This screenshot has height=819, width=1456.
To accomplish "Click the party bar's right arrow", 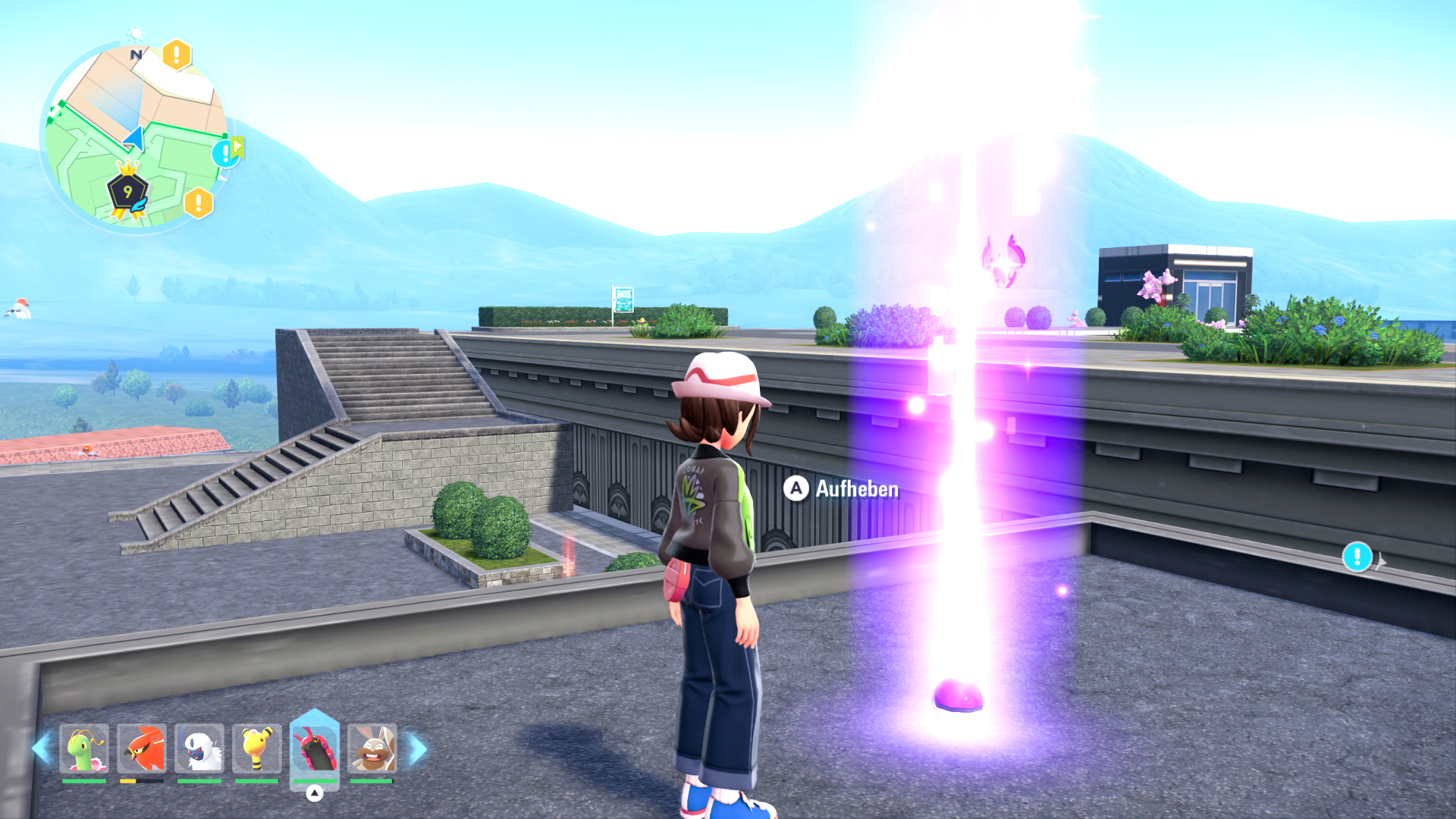I will coord(418,748).
